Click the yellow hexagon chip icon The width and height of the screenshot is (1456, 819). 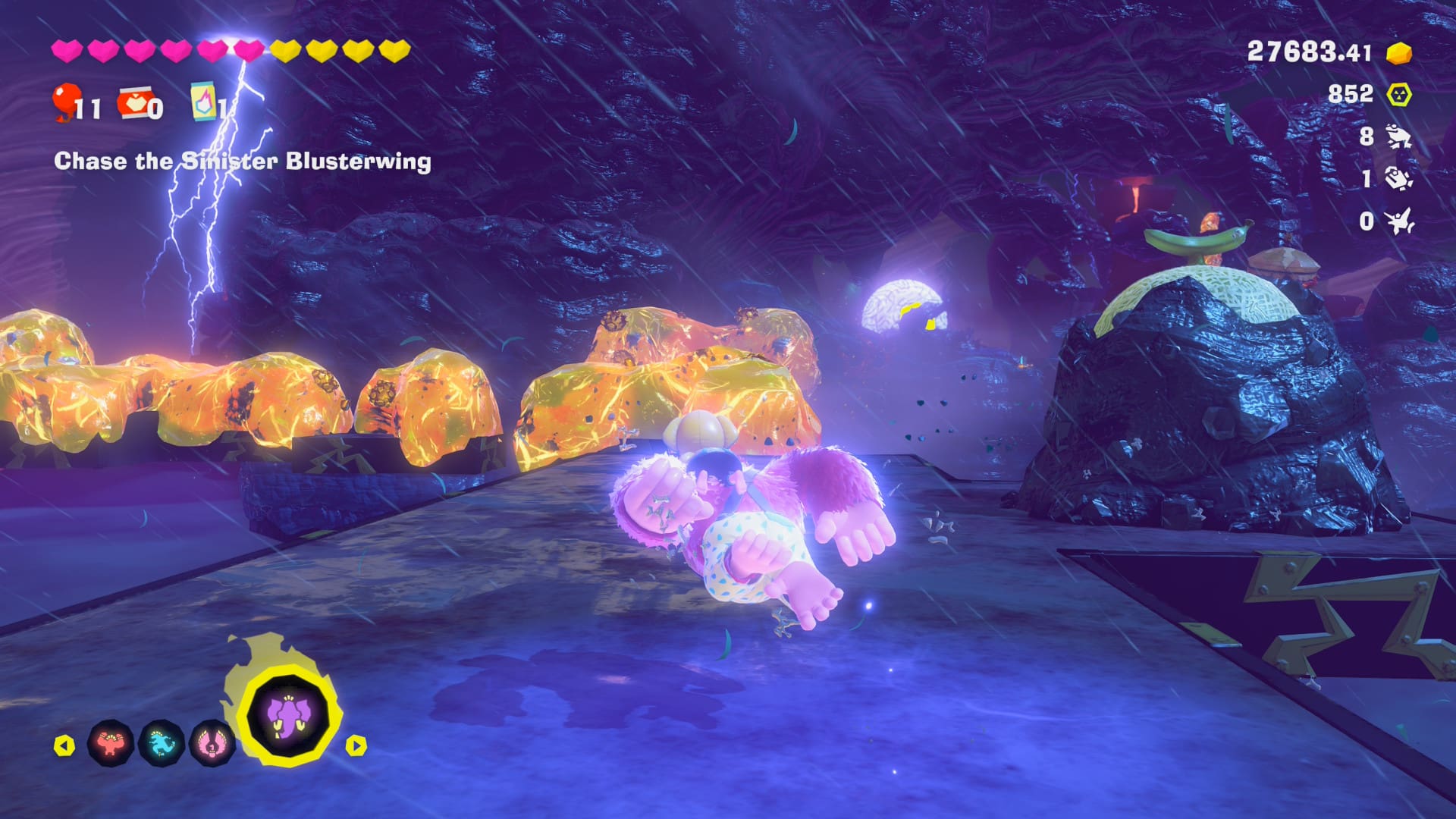coord(1399,94)
